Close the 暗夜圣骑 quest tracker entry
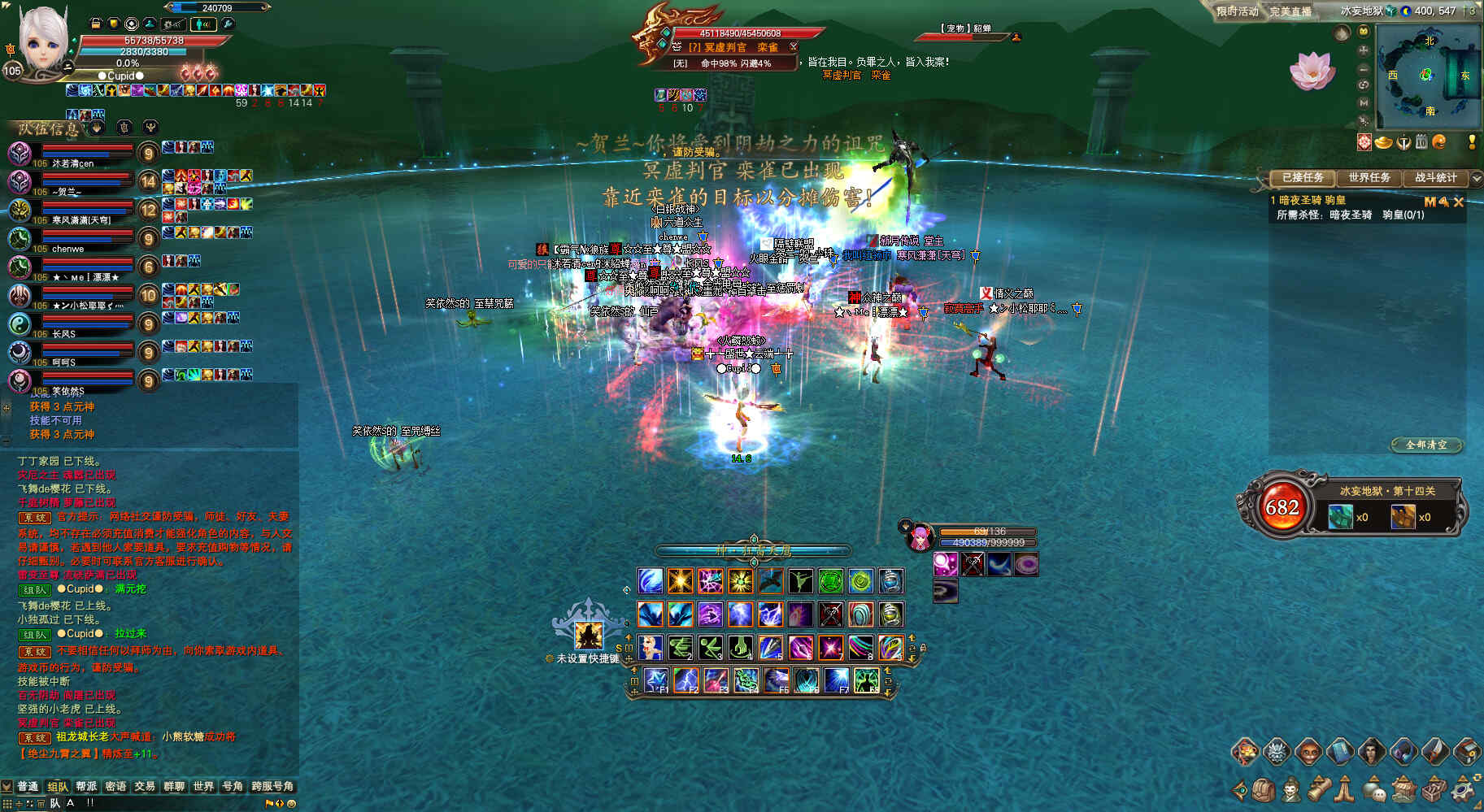 (x=1458, y=202)
